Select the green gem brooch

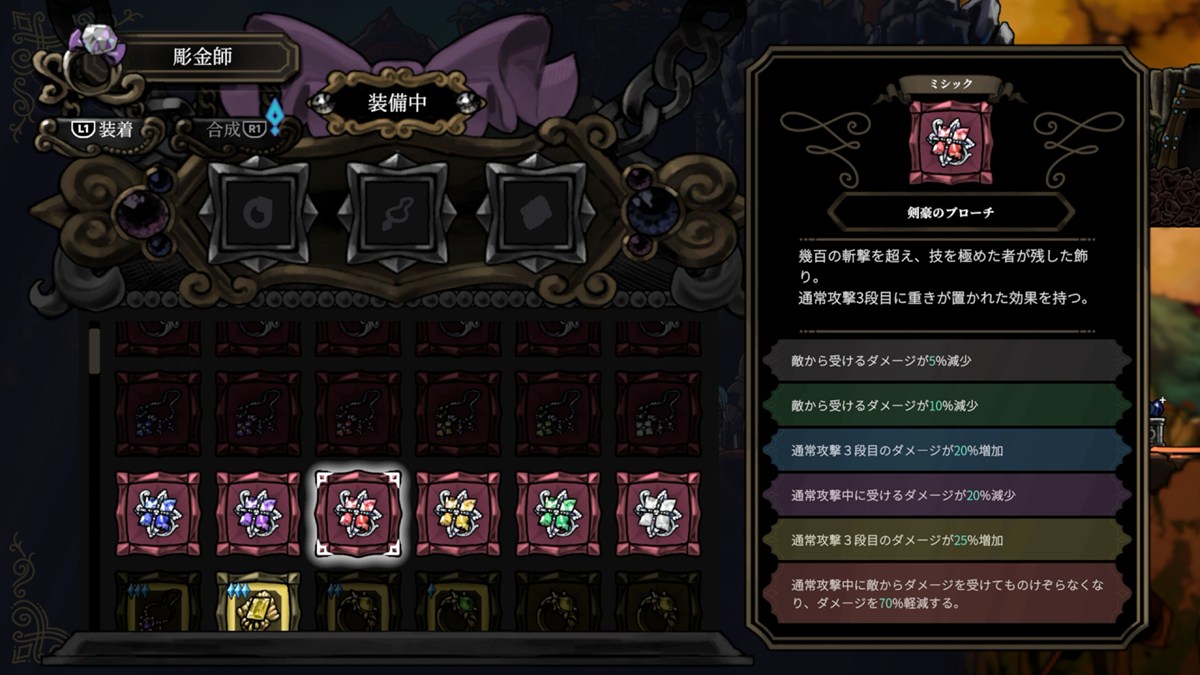point(558,513)
